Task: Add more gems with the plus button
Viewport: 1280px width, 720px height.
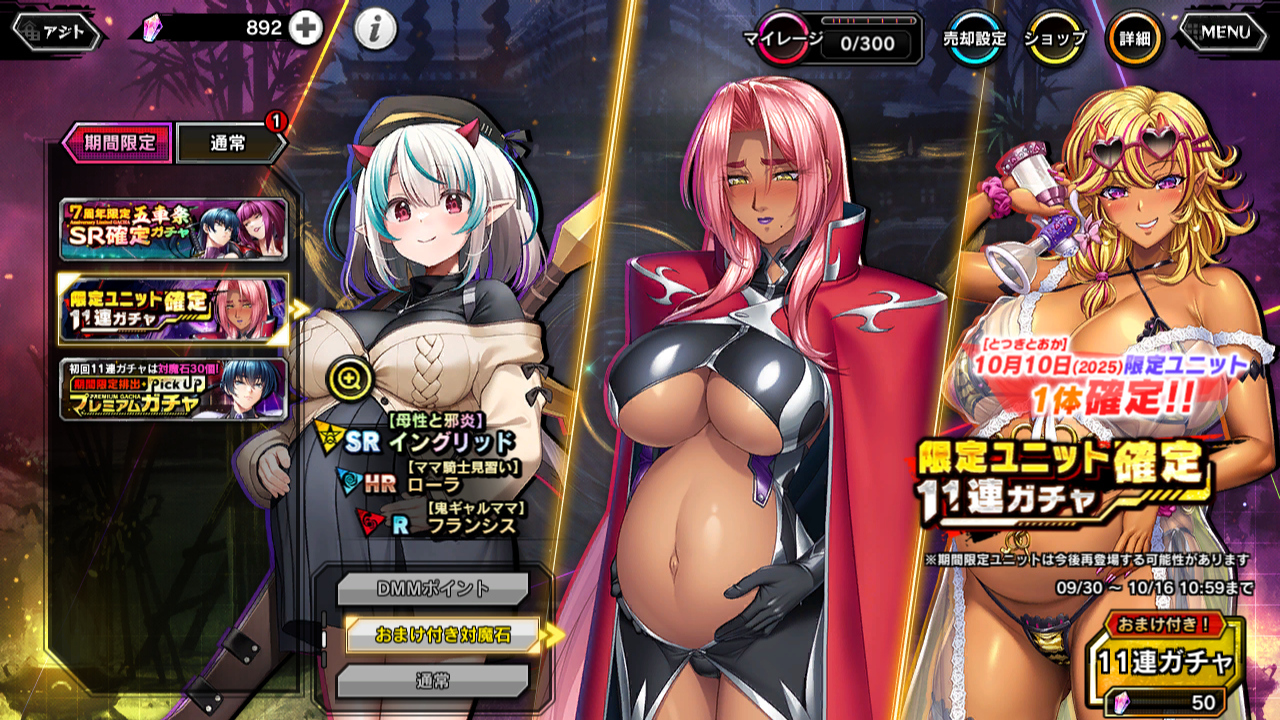Action: pyautogui.click(x=306, y=29)
